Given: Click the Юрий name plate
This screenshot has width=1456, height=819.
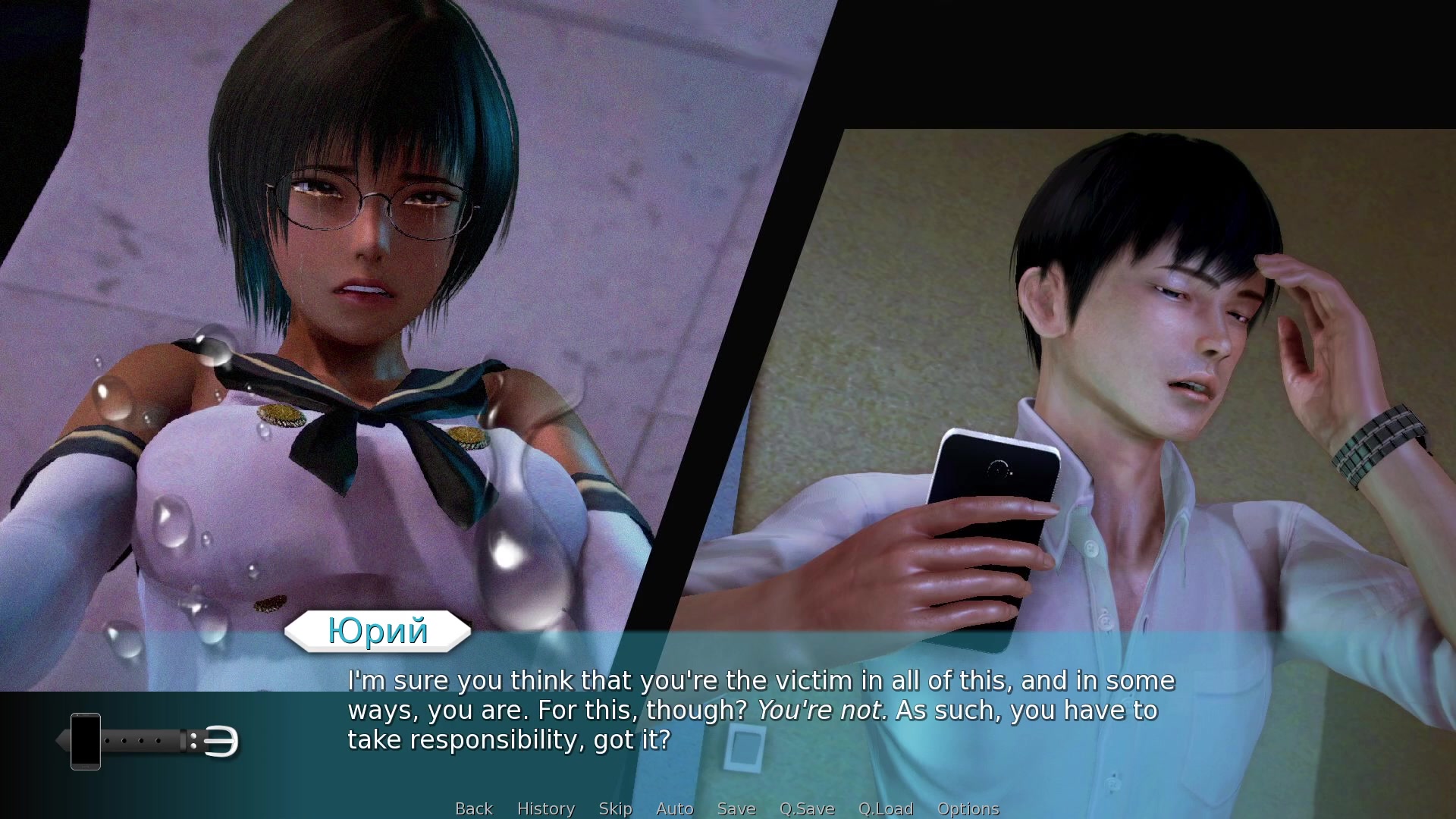Looking at the screenshot, I should [377, 631].
